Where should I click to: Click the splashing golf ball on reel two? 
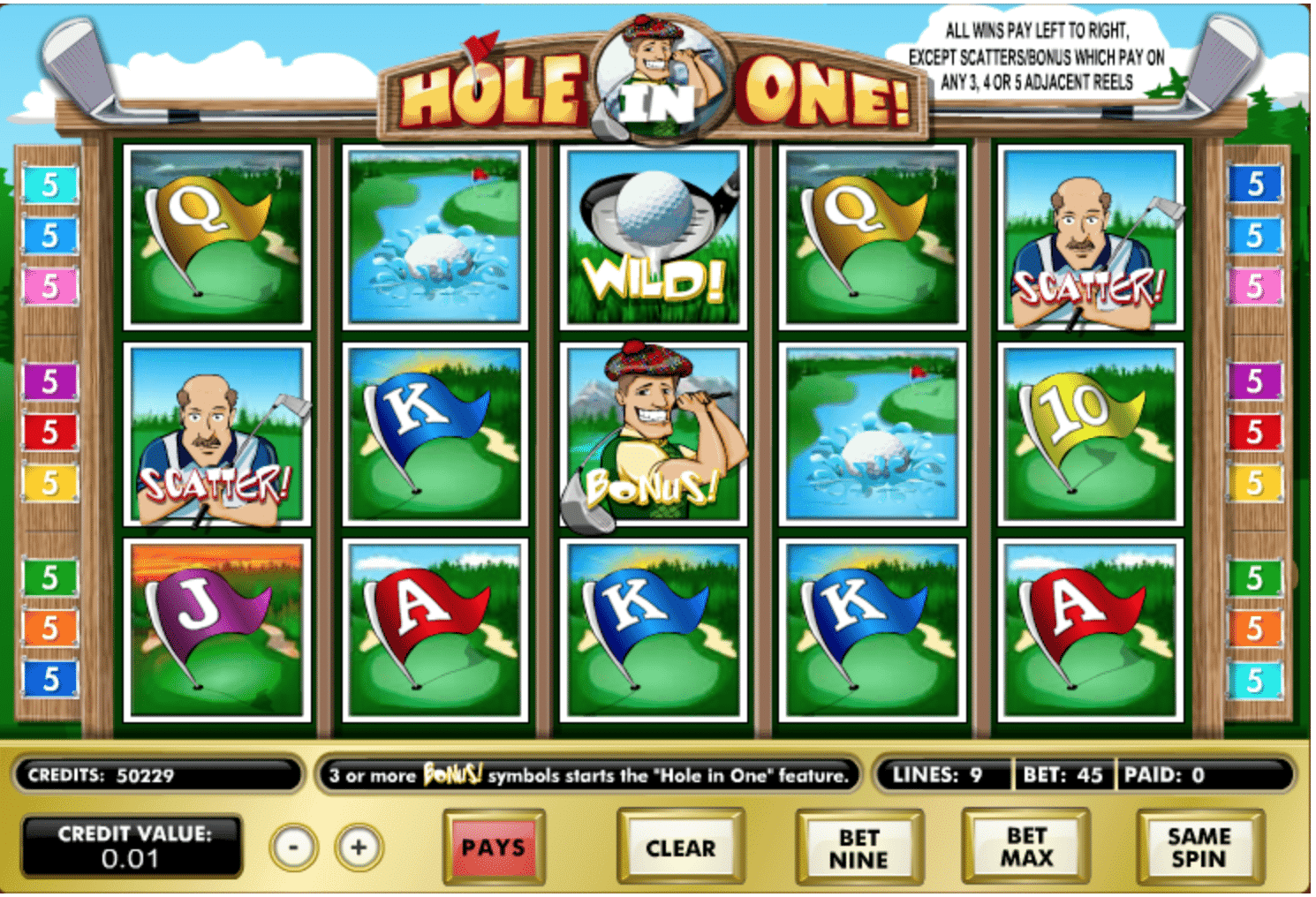tap(433, 238)
